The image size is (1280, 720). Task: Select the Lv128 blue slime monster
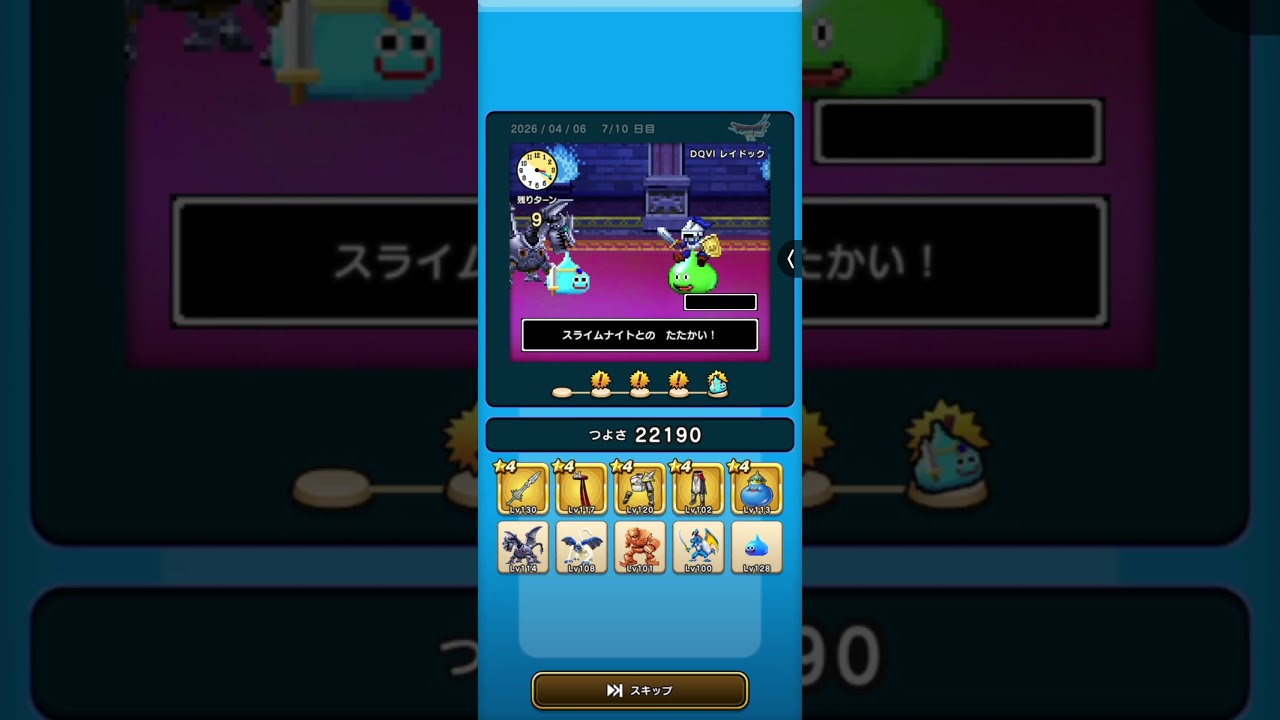pos(757,547)
